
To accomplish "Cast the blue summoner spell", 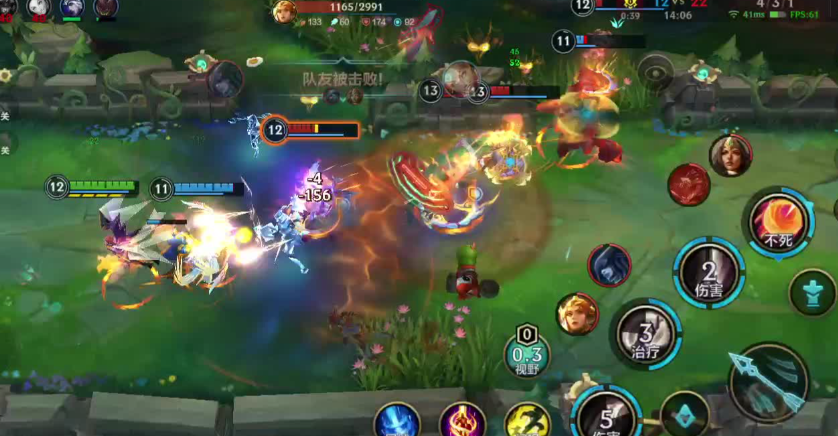I will [397, 421].
